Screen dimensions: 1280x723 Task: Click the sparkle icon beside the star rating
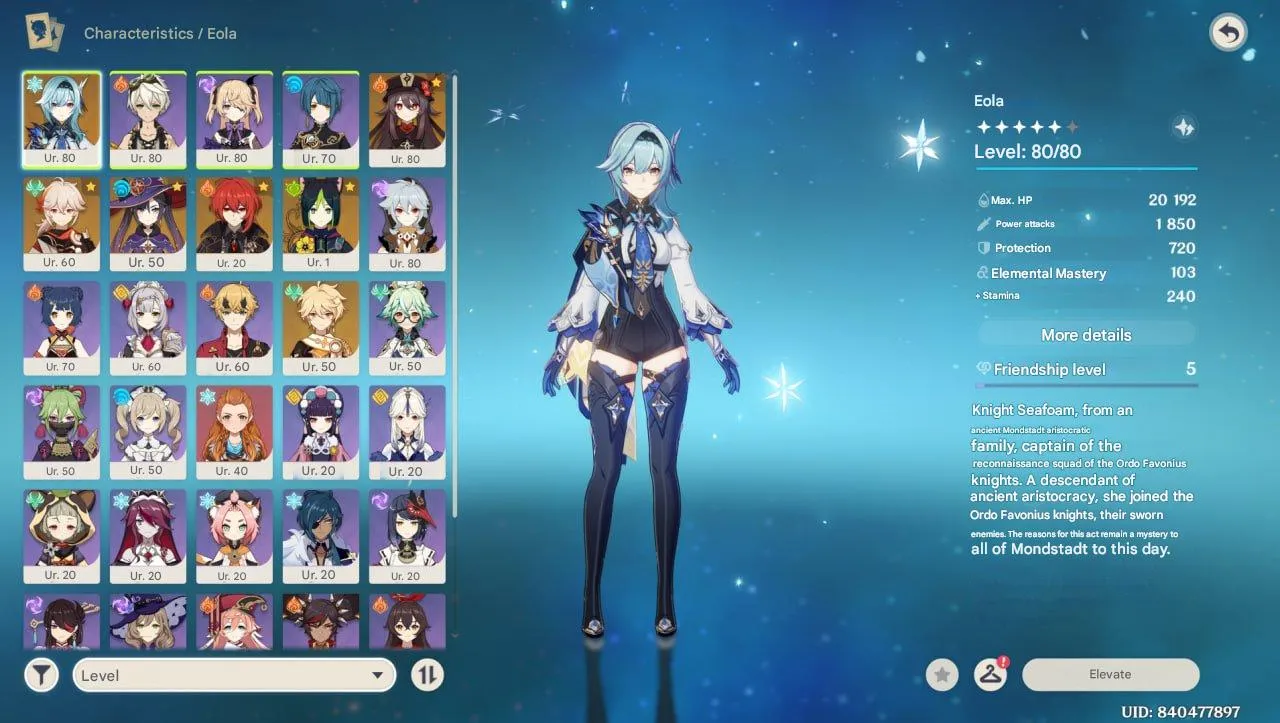(1183, 127)
